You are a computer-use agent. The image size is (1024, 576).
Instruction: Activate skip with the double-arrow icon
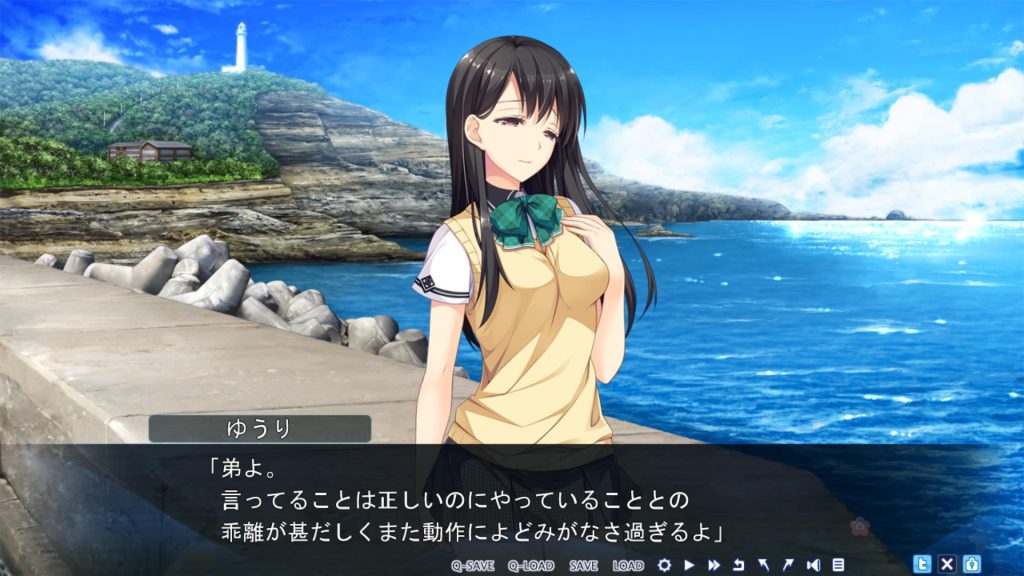click(x=714, y=565)
